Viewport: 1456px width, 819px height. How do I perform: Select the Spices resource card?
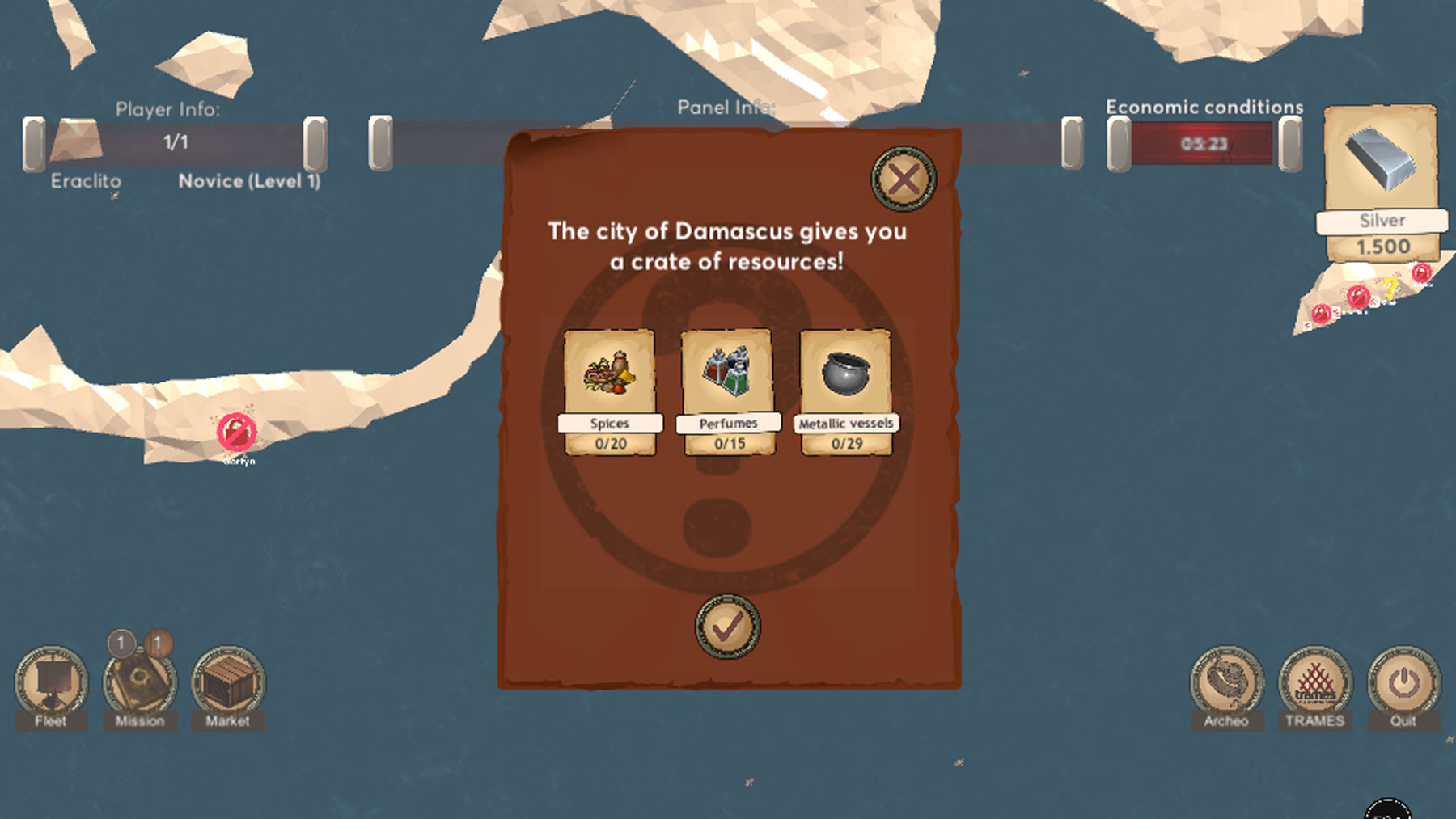point(610,391)
